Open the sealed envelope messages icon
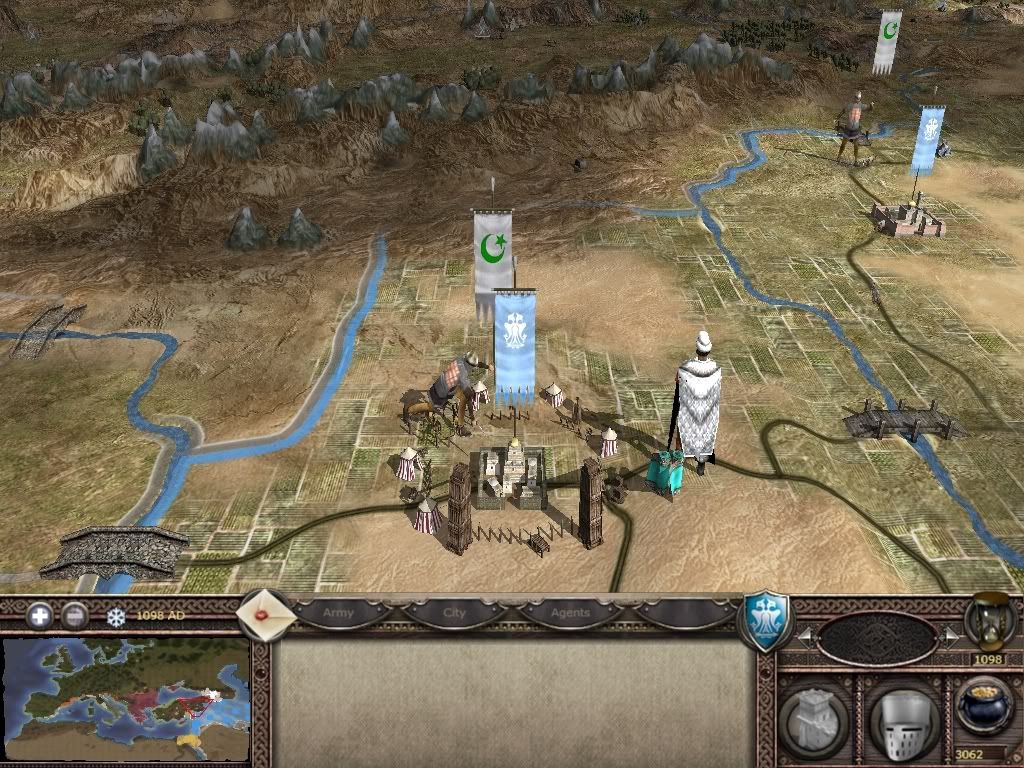The width and height of the screenshot is (1024, 768). coord(265,613)
